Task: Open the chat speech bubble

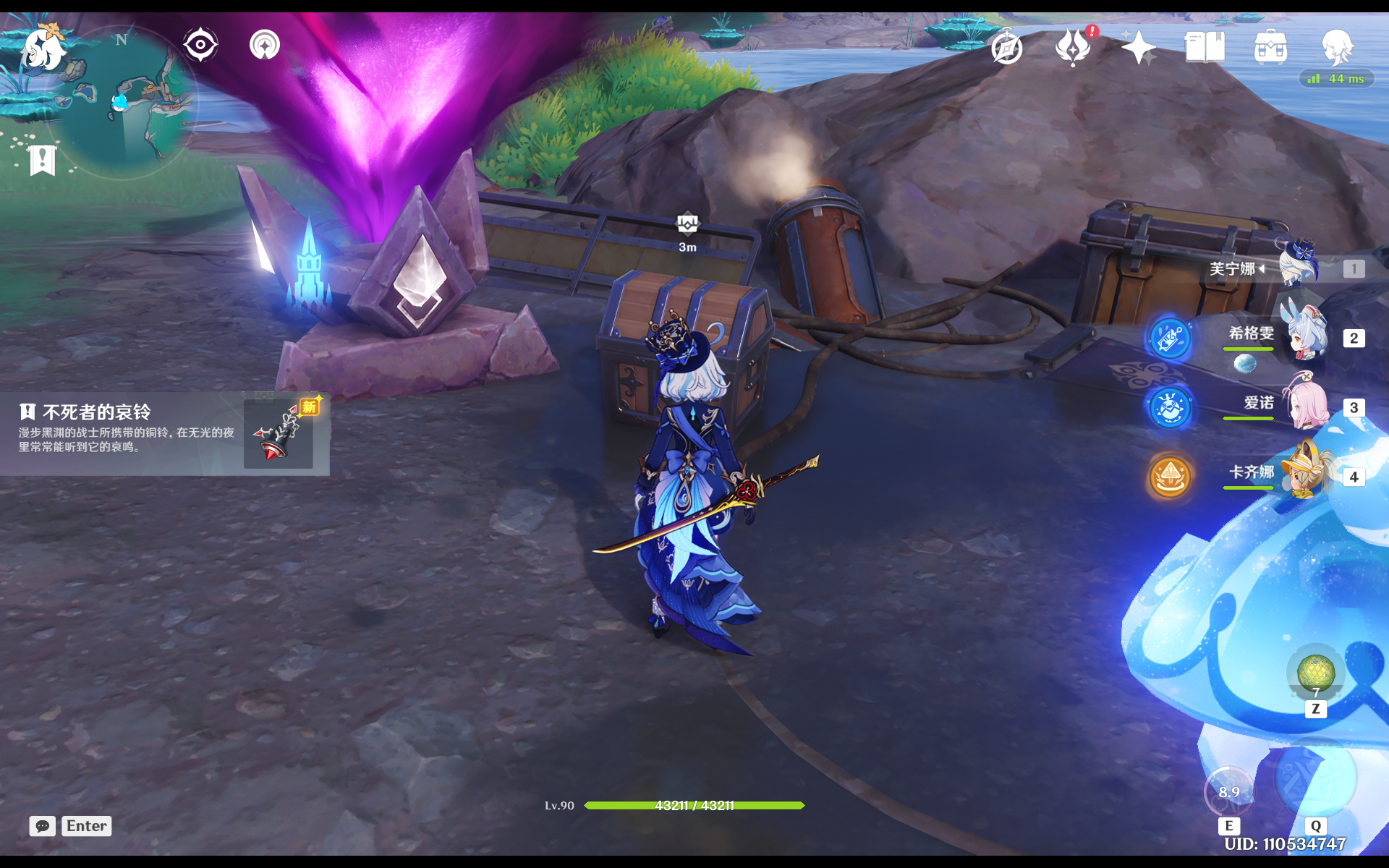Action: (43, 826)
